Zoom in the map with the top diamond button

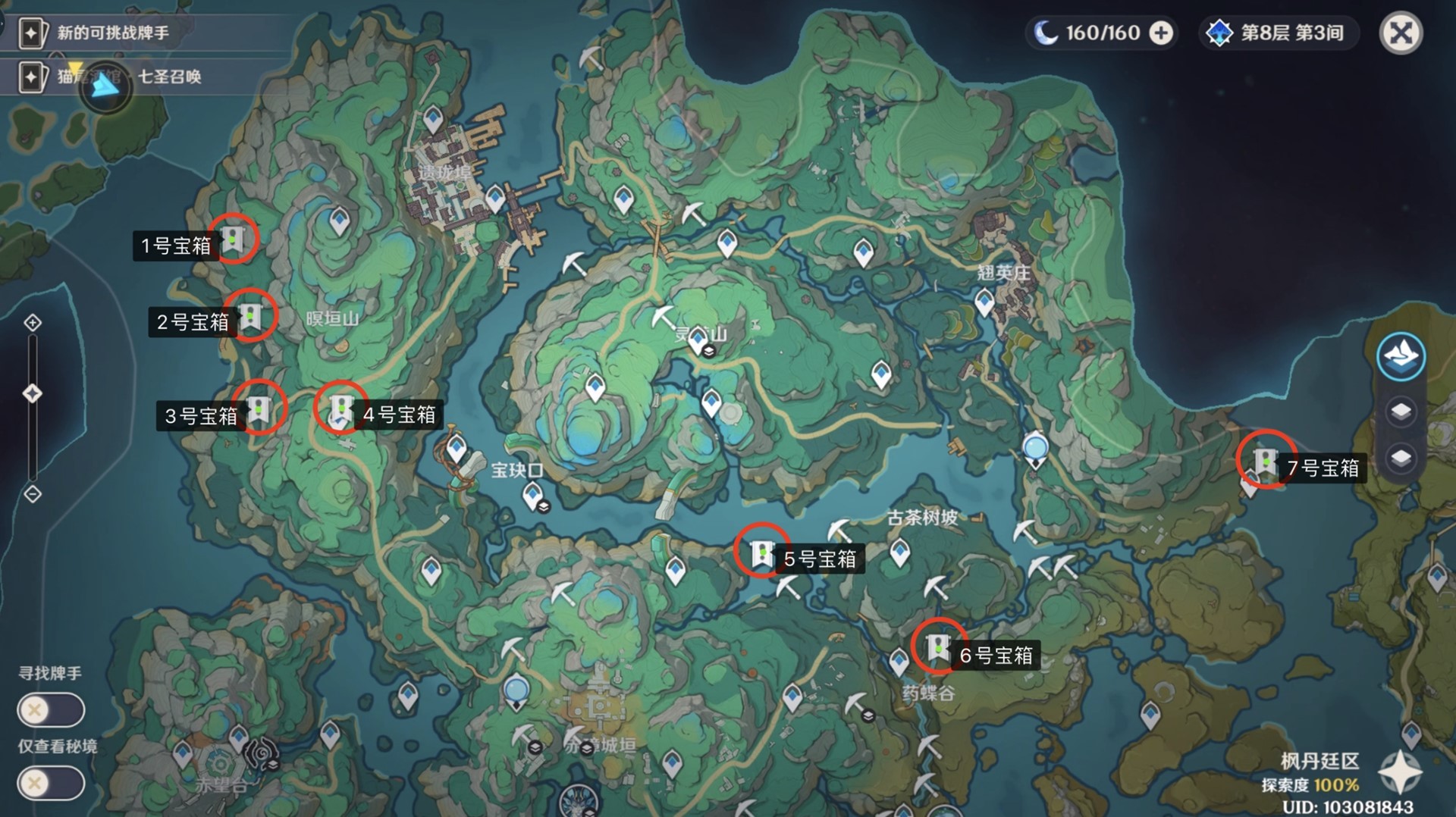(33, 323)
